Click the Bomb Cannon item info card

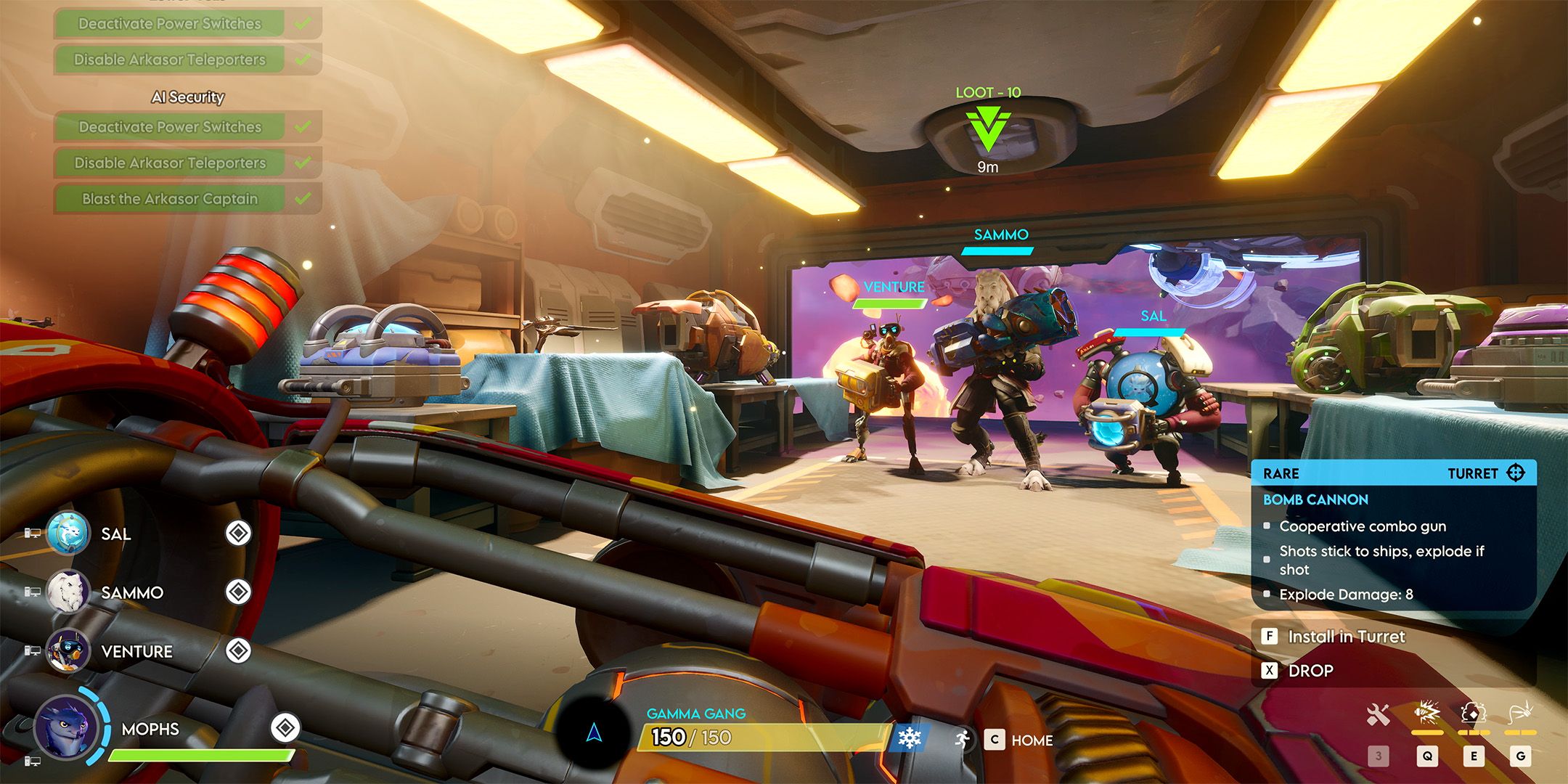click(x=1393, y=536)
